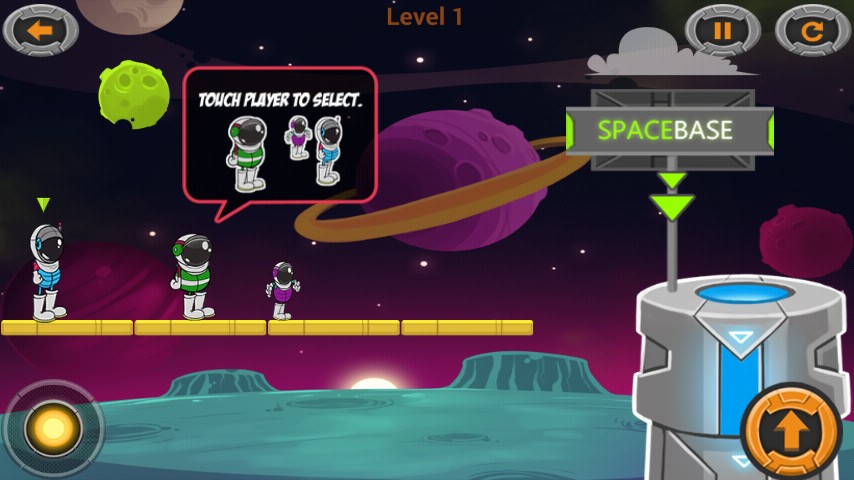This screenshot has width=854, height=480.
Task: Restart the level
Action: pyautogui.click(x=812, y=30)
